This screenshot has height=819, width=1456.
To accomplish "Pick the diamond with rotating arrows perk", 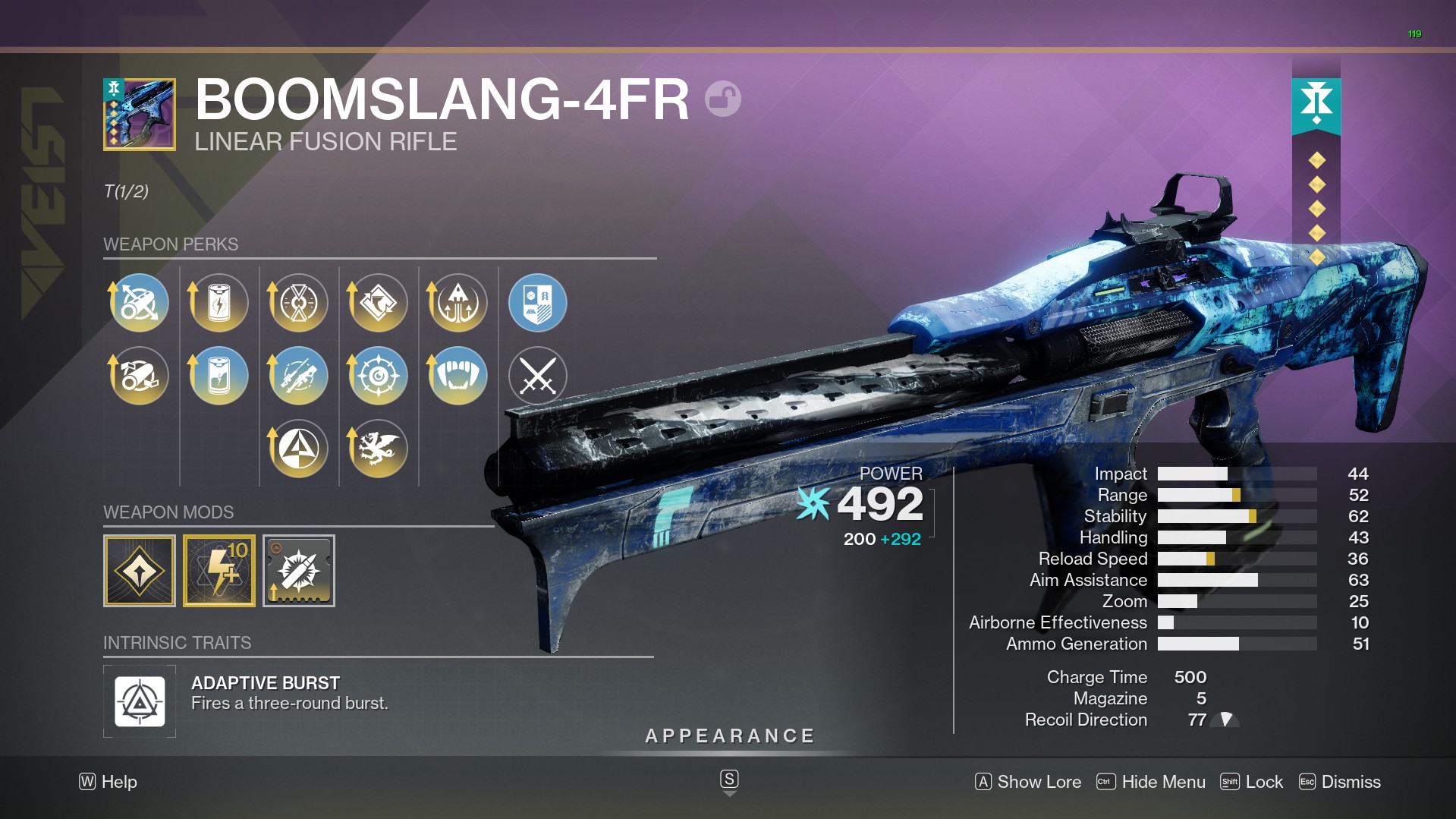I will [378, 303].
